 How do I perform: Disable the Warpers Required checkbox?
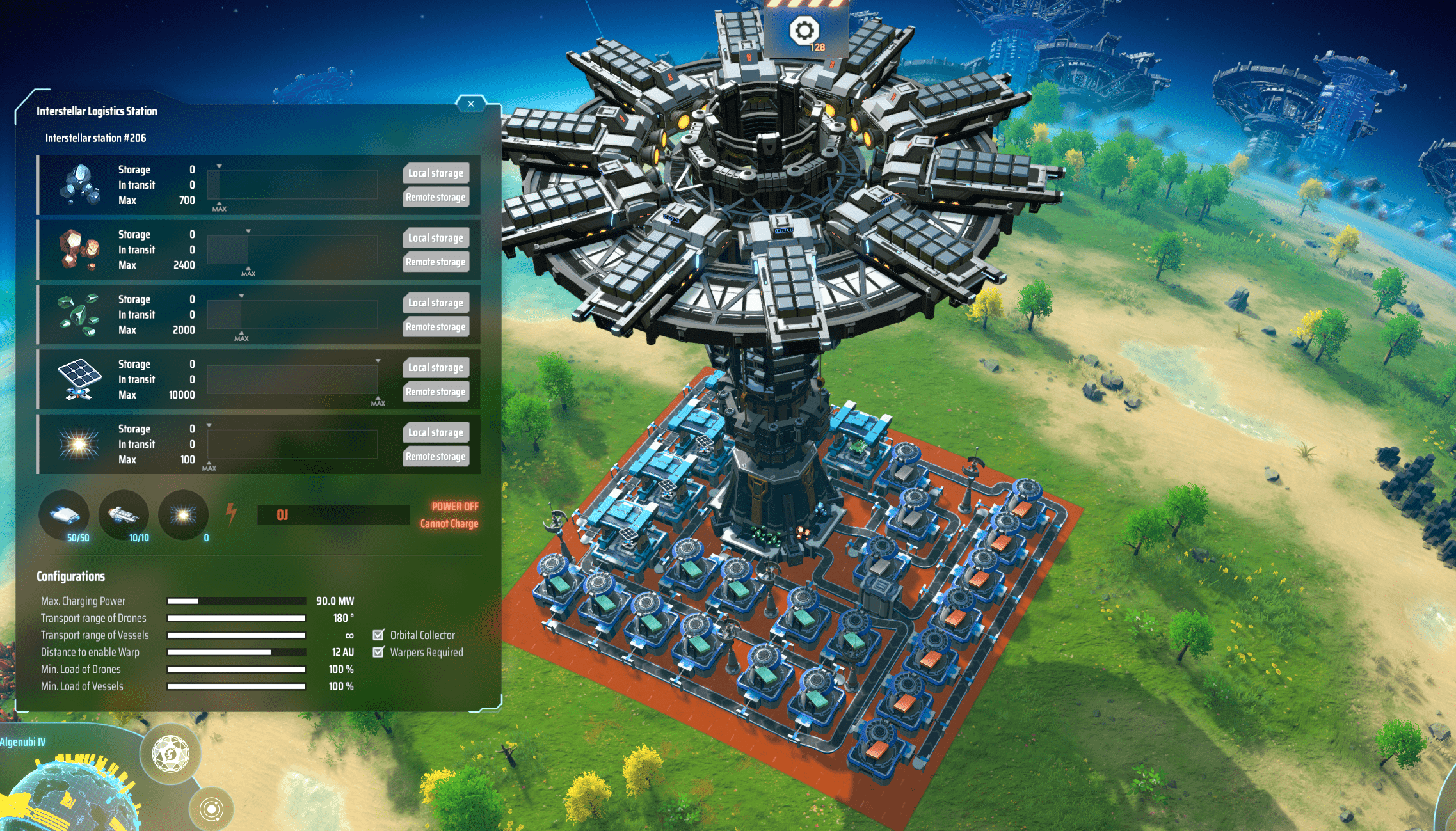point(378,652)
